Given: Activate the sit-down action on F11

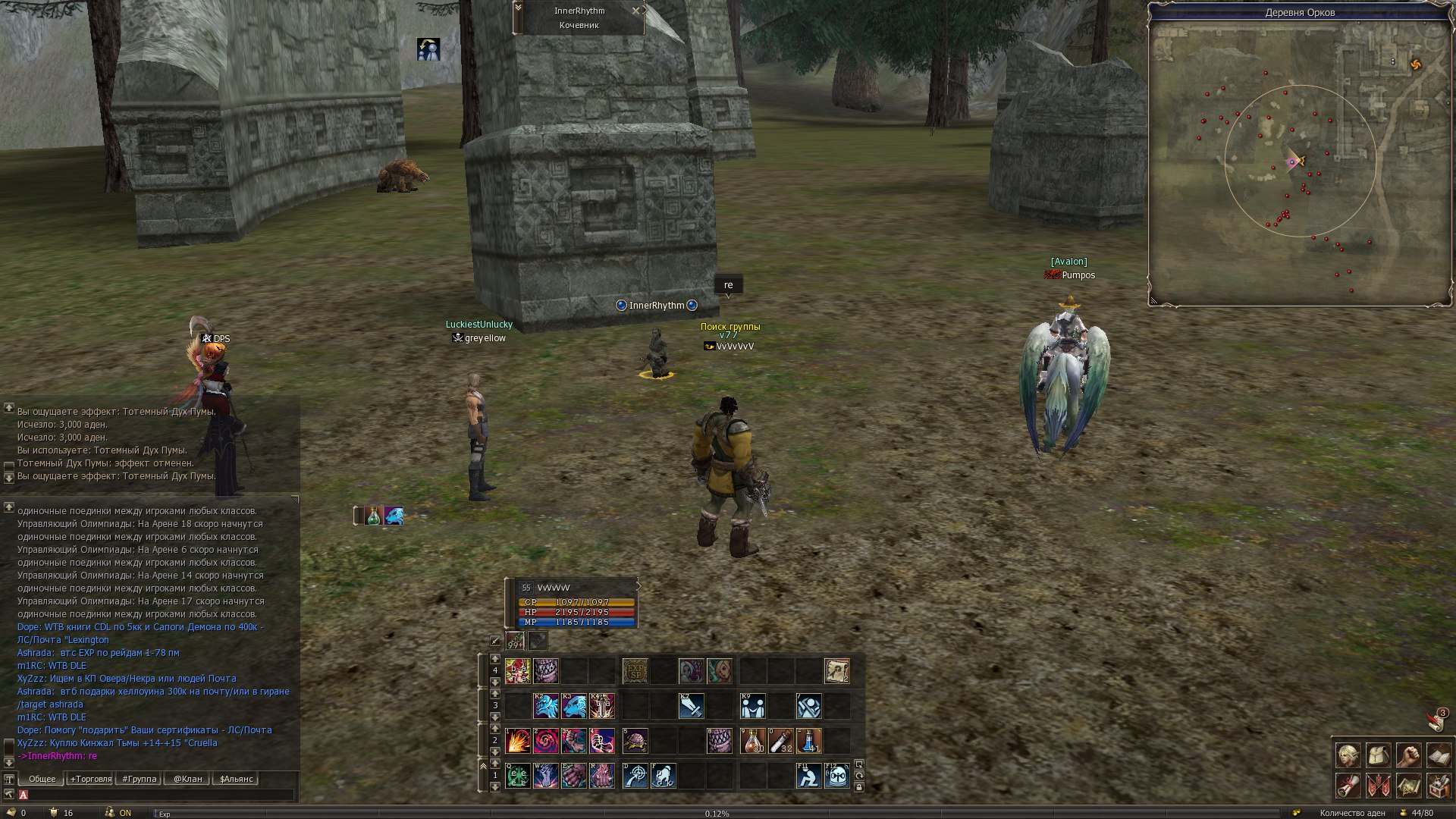Looking at the screenshot, I should [x=808, y=776].
